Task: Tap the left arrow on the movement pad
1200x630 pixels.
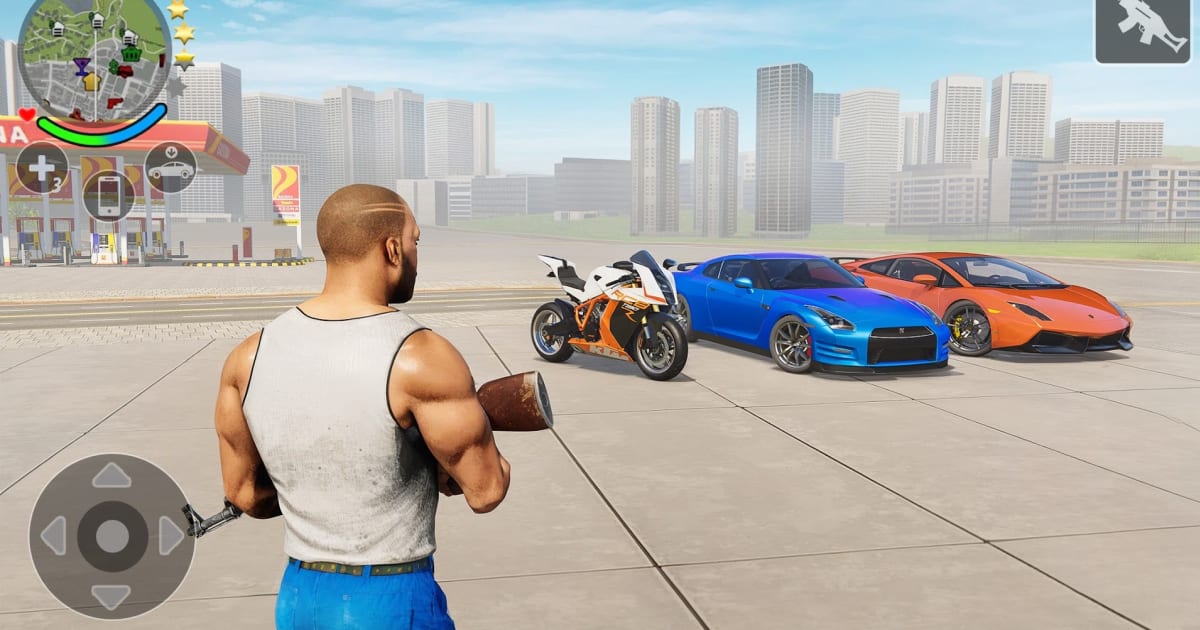Action: pos(53,536)
